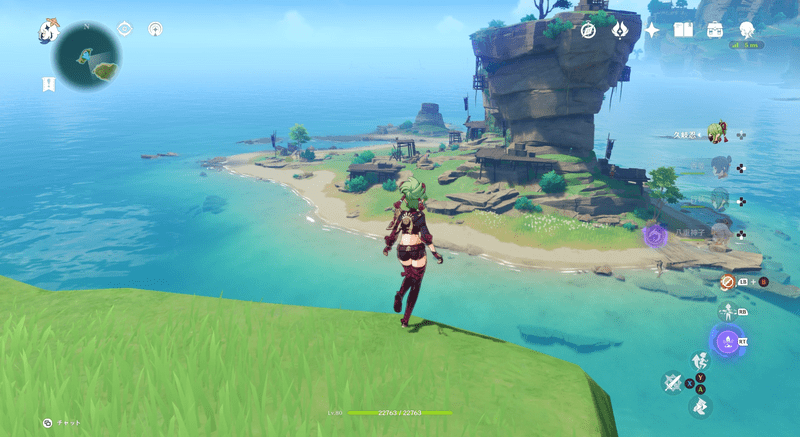The height and width of the screenshot is (437, 800).
Task: Switch to party member Yae Miko
Action: pyautogui.click(x=720, y=233)
